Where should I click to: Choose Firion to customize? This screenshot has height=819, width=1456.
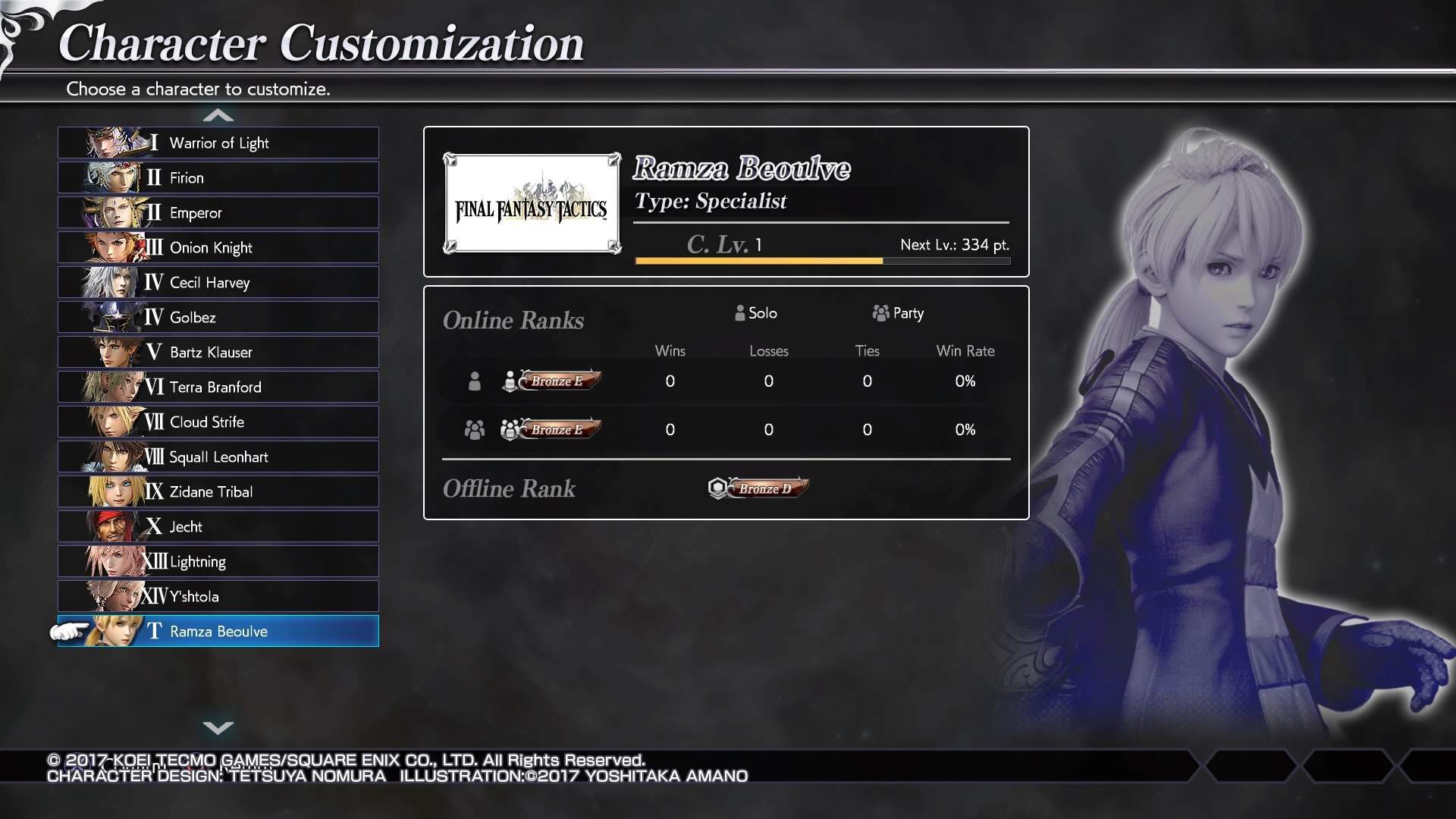[218, 177]
